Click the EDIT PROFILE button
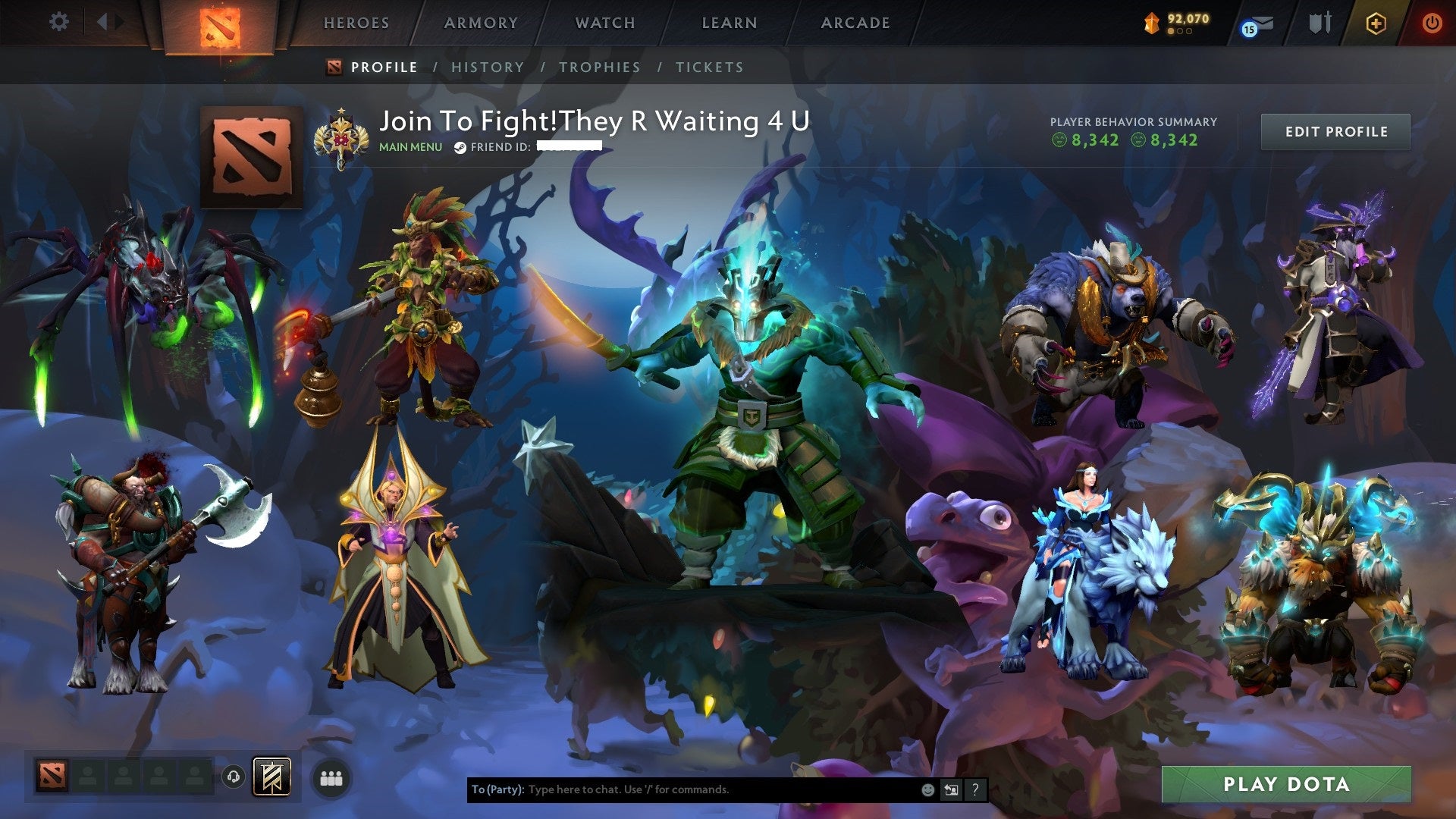Image resolution: width=1456 pixels, height=819 pixels. coord(1335,131)
